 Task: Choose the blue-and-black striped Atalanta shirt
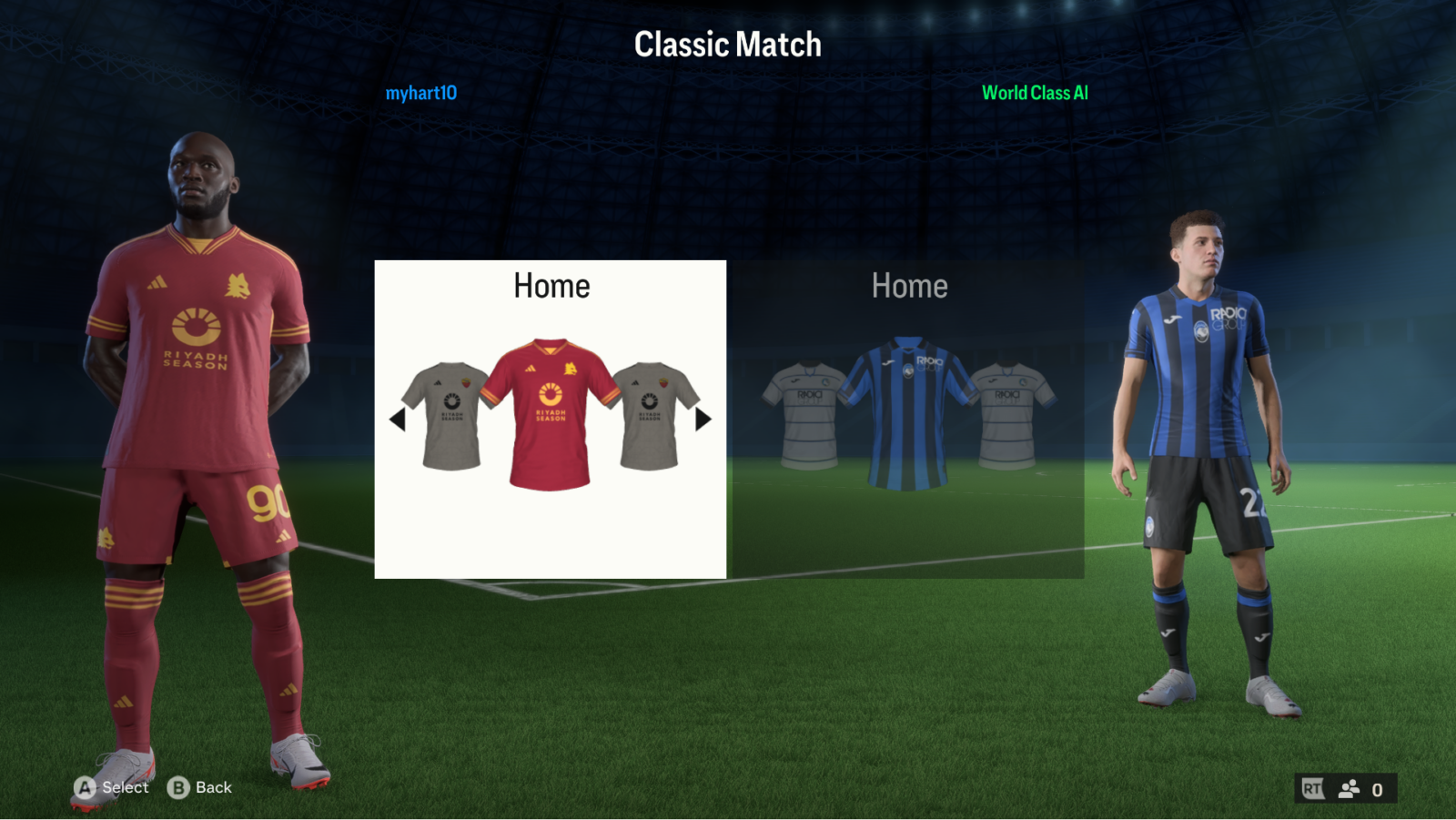tap(907, 415)
